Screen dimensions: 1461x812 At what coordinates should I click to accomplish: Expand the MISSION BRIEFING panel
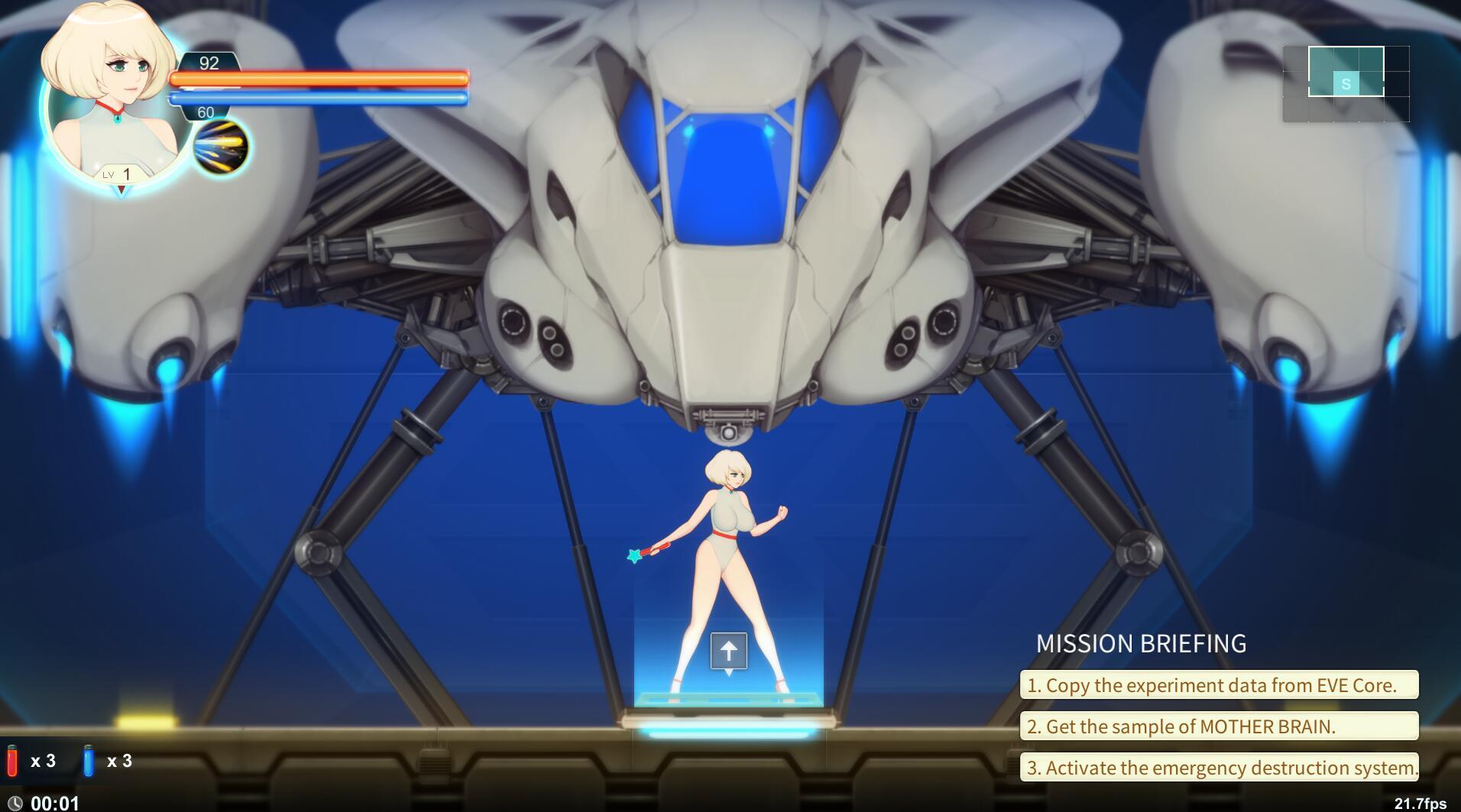pos(1142,644)
